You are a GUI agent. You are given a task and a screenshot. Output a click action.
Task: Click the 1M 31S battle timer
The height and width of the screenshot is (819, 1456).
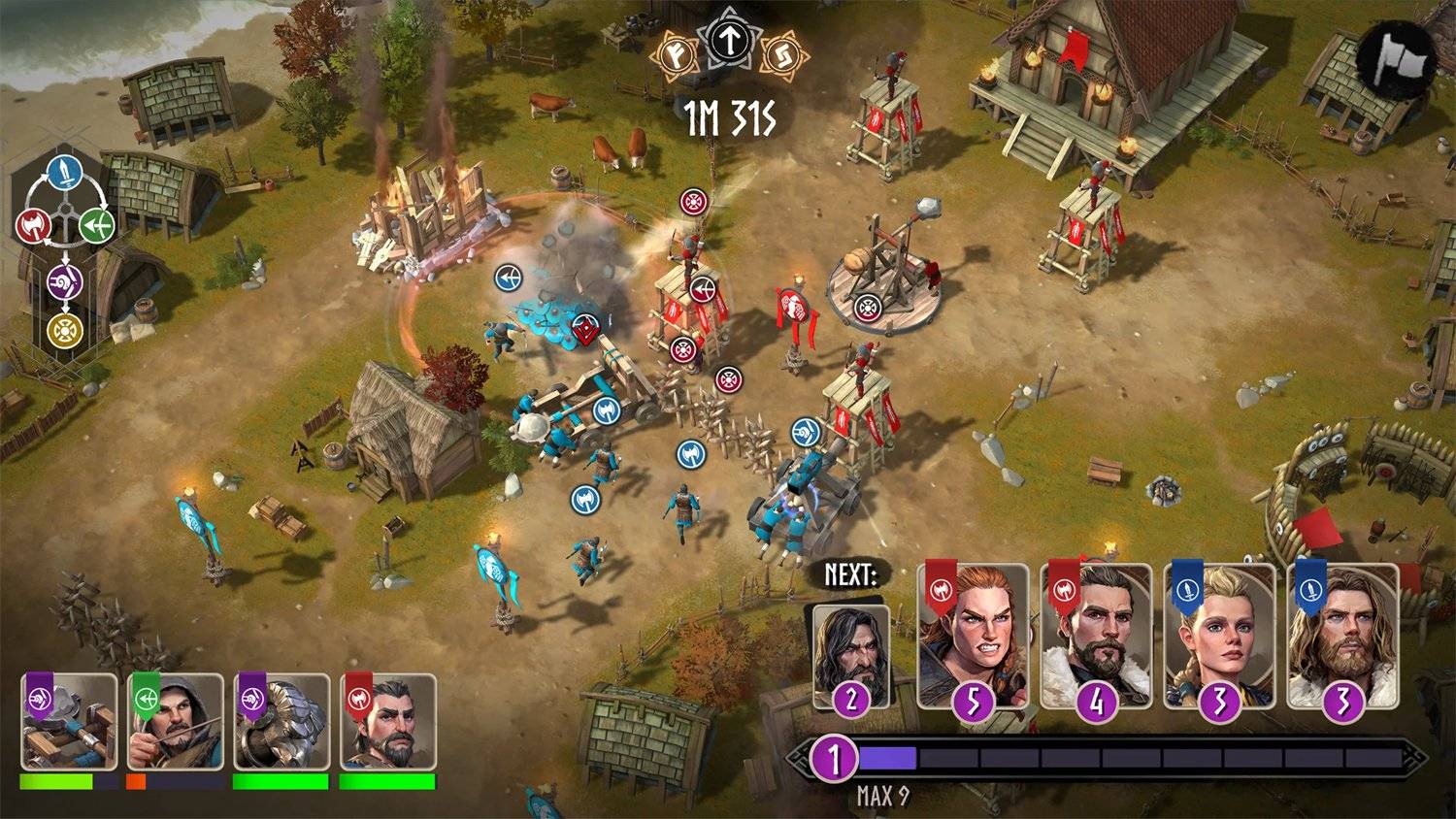(728, 116)
